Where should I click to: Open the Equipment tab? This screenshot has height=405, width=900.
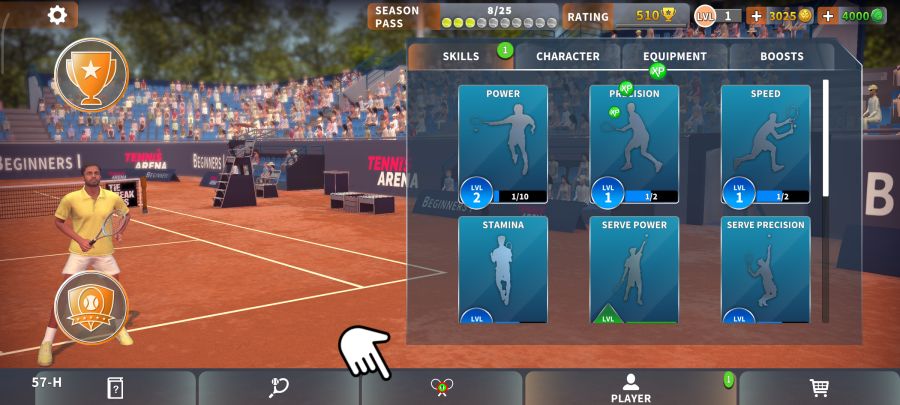pyautogui.click(x=674, y=57)
